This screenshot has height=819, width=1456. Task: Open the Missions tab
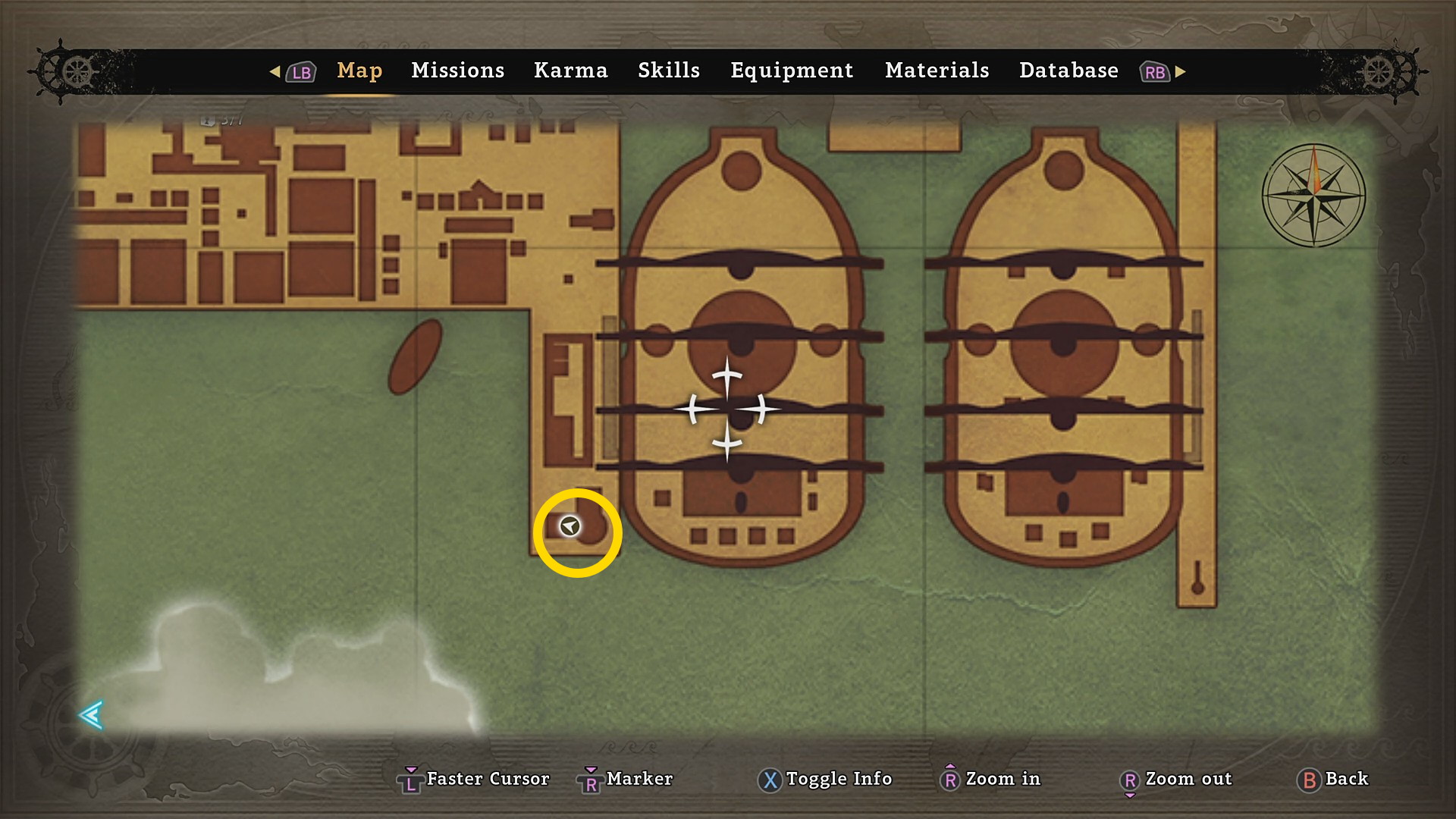(457, 71)
